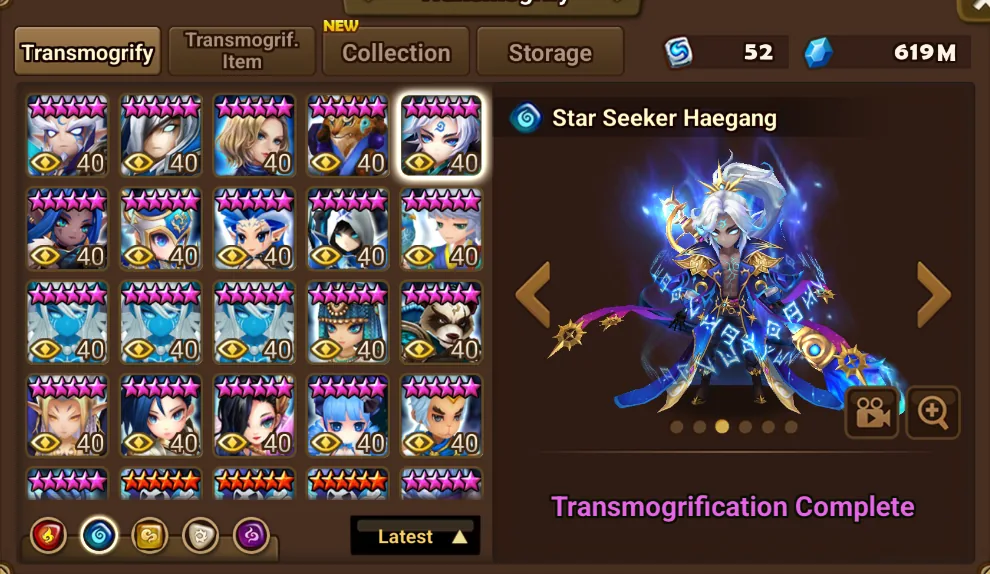Image resolution: width=990 pixels, height=574 pixels.
Task: Pick the black-hooded monster portrait
Action: [x=347, y=229]
